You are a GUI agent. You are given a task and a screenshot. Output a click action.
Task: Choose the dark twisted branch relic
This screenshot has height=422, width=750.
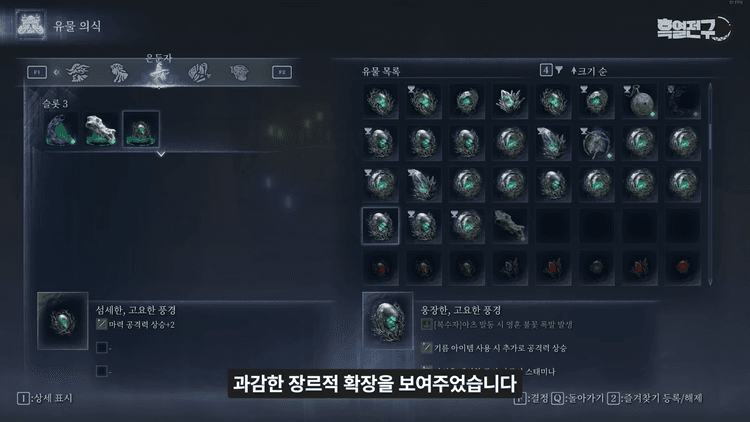(x=510, y=225)
